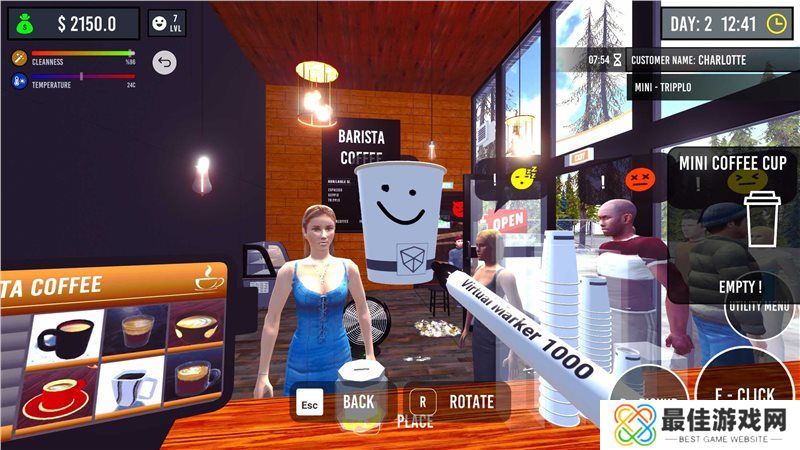Click the cleanness magic wand icon
The image size is (800, 450).
(18, 59)
